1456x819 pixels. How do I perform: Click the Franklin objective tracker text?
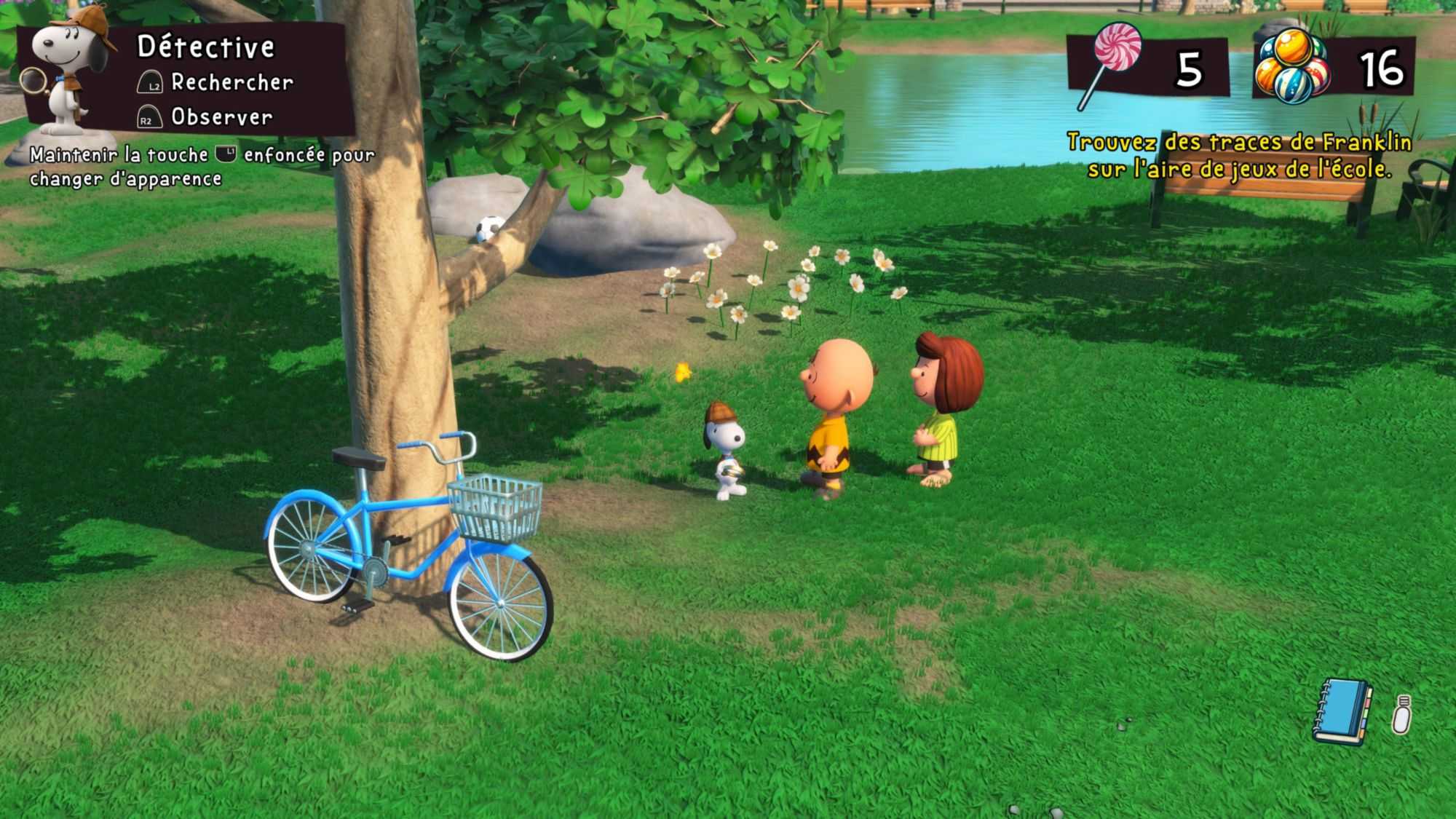coord(1238,155)
